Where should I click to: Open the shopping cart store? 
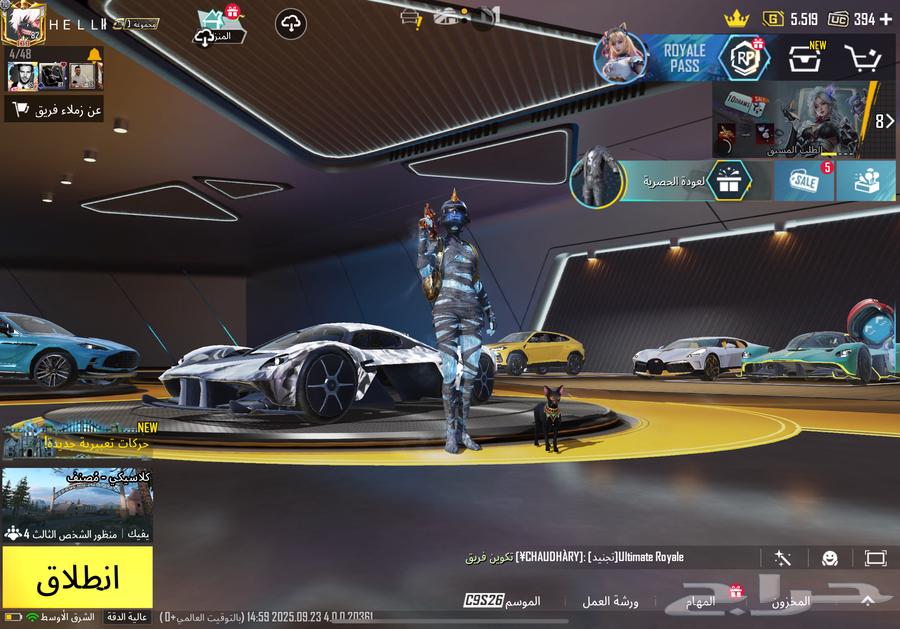click(862, 59)
